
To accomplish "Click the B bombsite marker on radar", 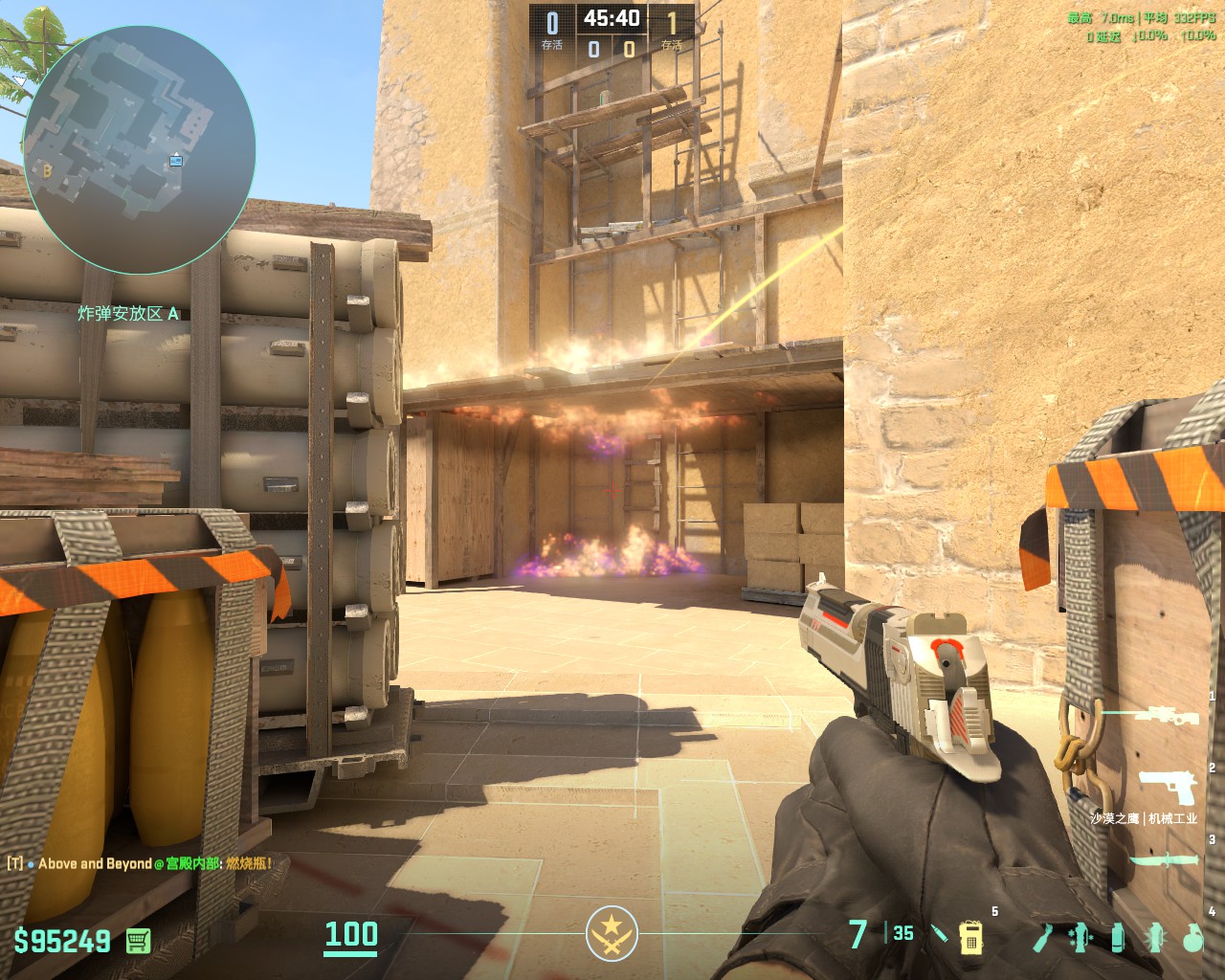I will pos(47,171).
